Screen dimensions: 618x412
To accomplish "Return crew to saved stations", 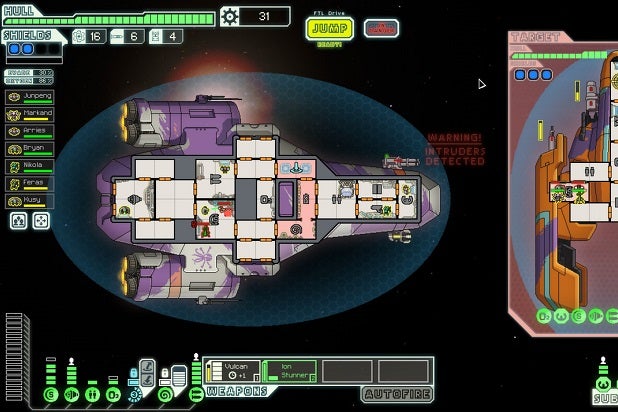I will pos(40,221).
